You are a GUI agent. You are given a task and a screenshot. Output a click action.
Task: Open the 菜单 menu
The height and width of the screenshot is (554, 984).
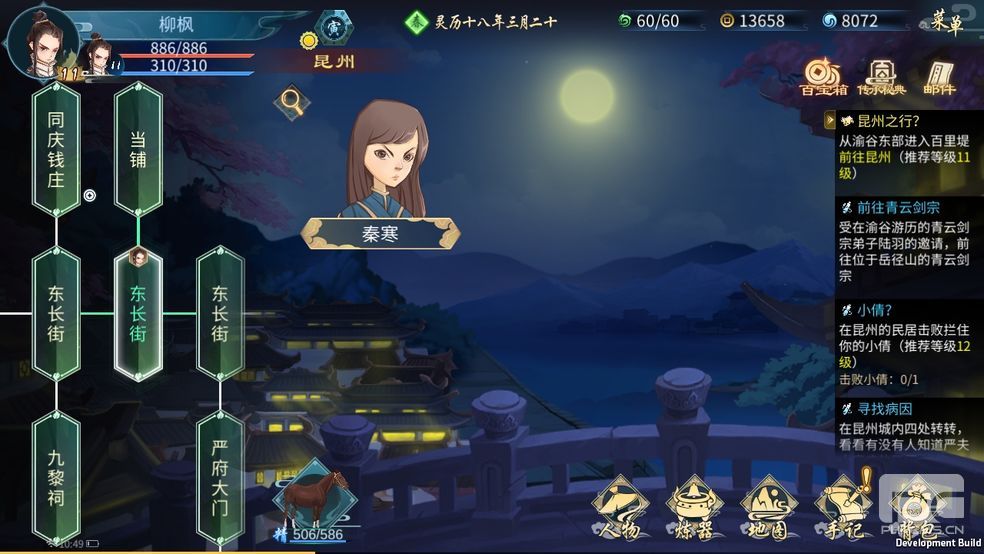click(946, 22)
